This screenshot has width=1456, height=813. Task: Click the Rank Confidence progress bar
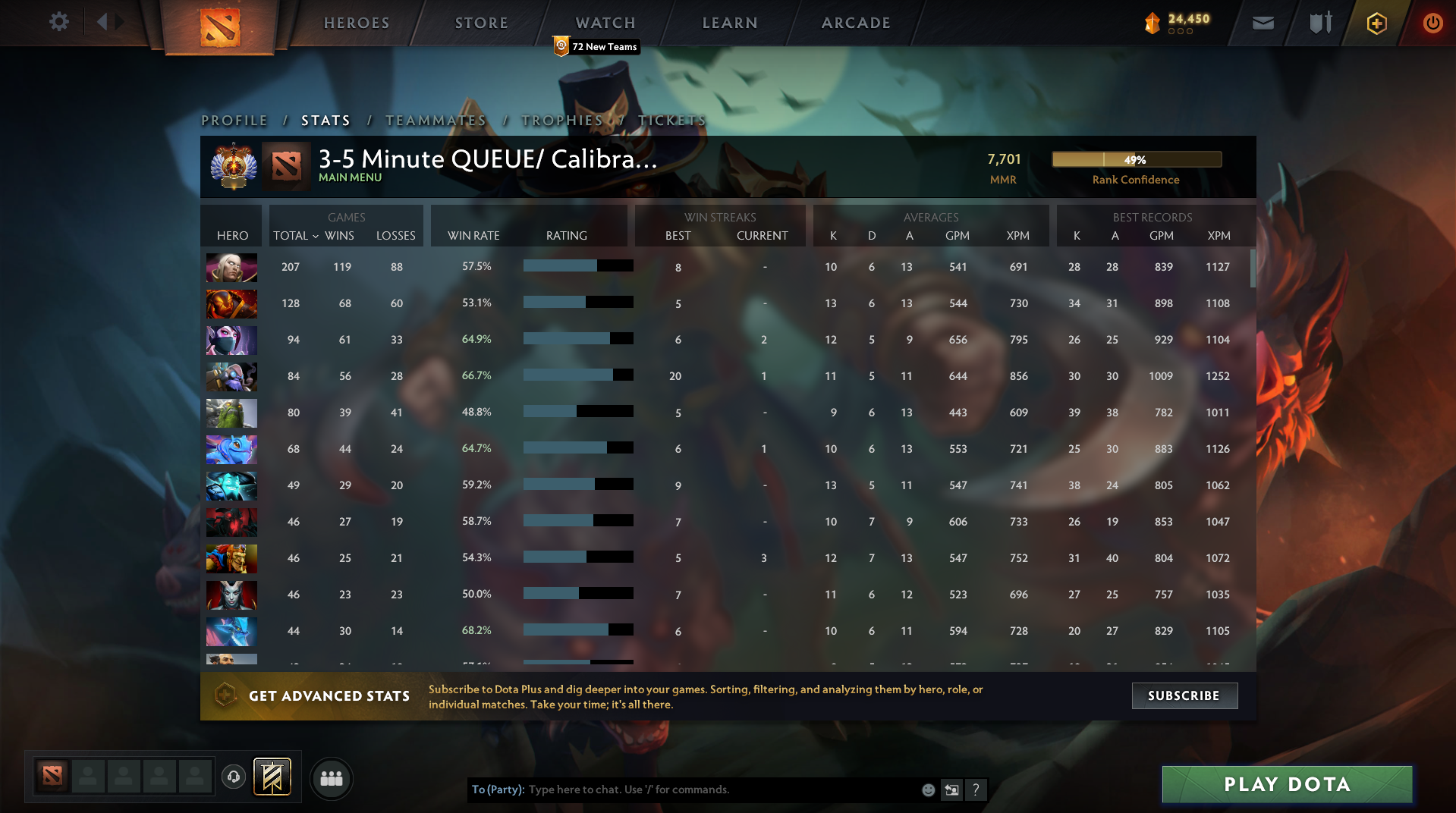click(x=1137, y=159)
